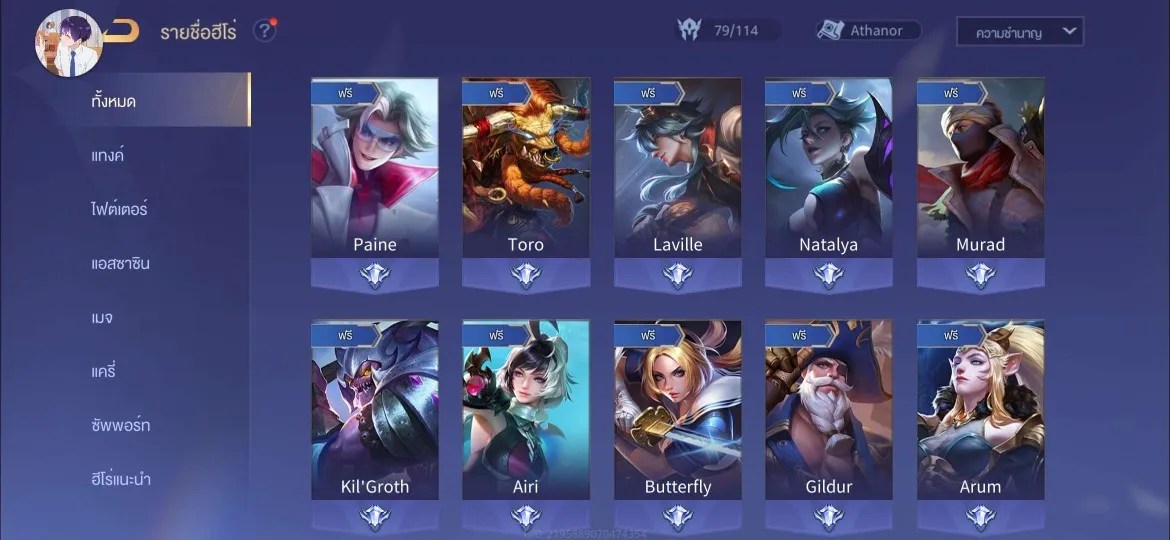1170x540 pixels.
Task: Switch to the เมจ (Mage) tab
Action: (101, 317)
